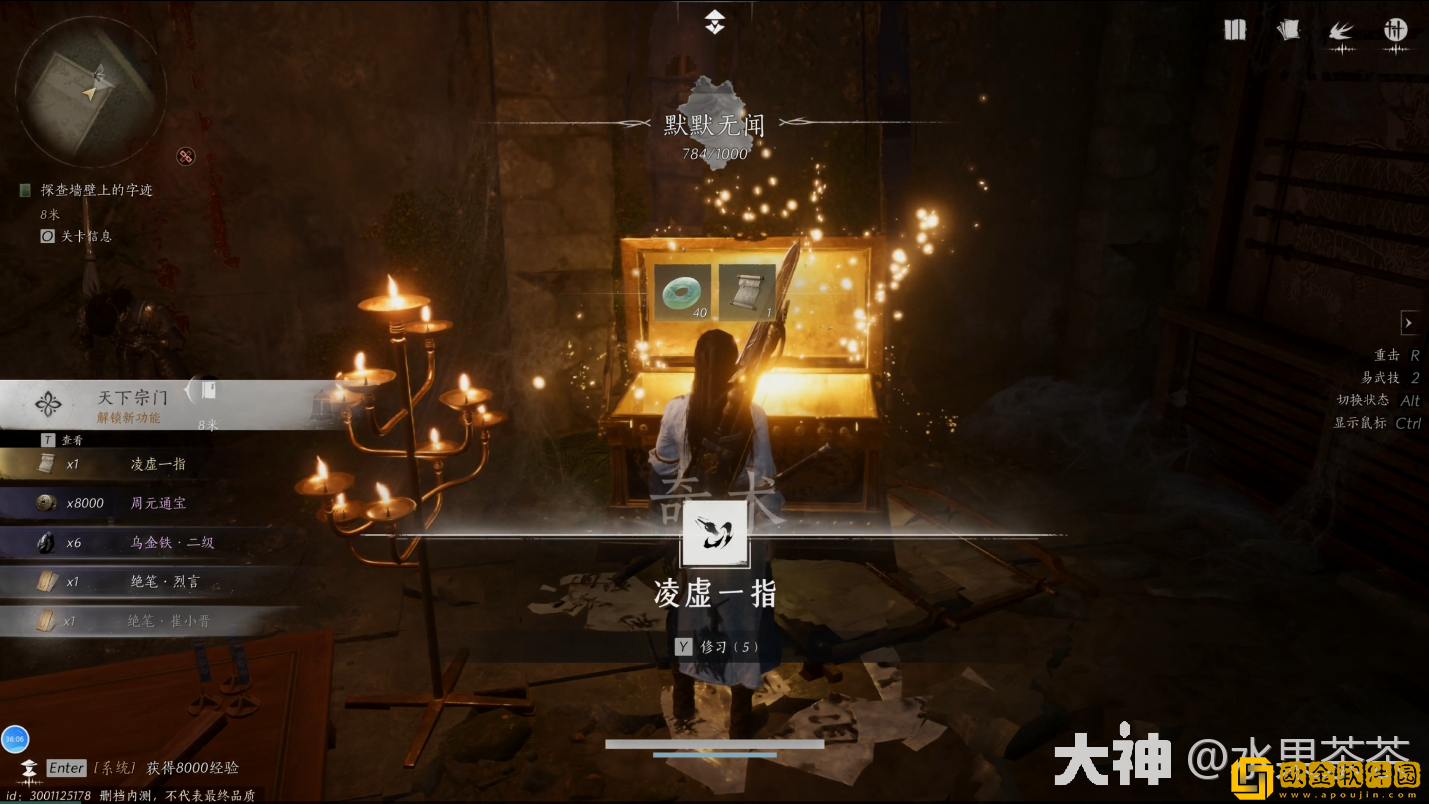Expand the side panel arrow

[1408, 323]
